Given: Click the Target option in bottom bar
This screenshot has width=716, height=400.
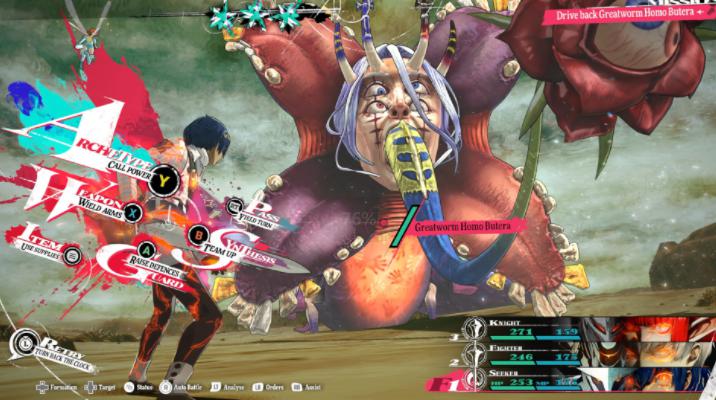Looking at the screenshot, I should point(104,385).
